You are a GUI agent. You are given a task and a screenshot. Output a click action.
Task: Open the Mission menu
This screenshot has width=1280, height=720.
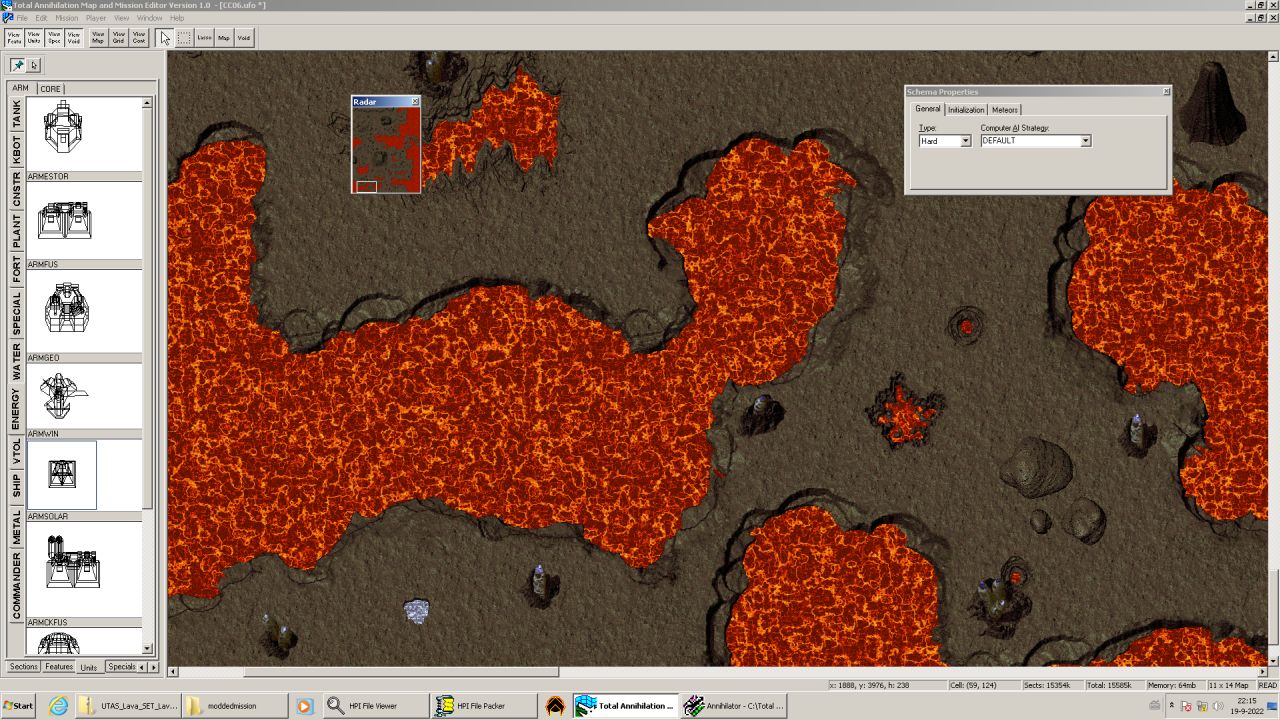66,18
